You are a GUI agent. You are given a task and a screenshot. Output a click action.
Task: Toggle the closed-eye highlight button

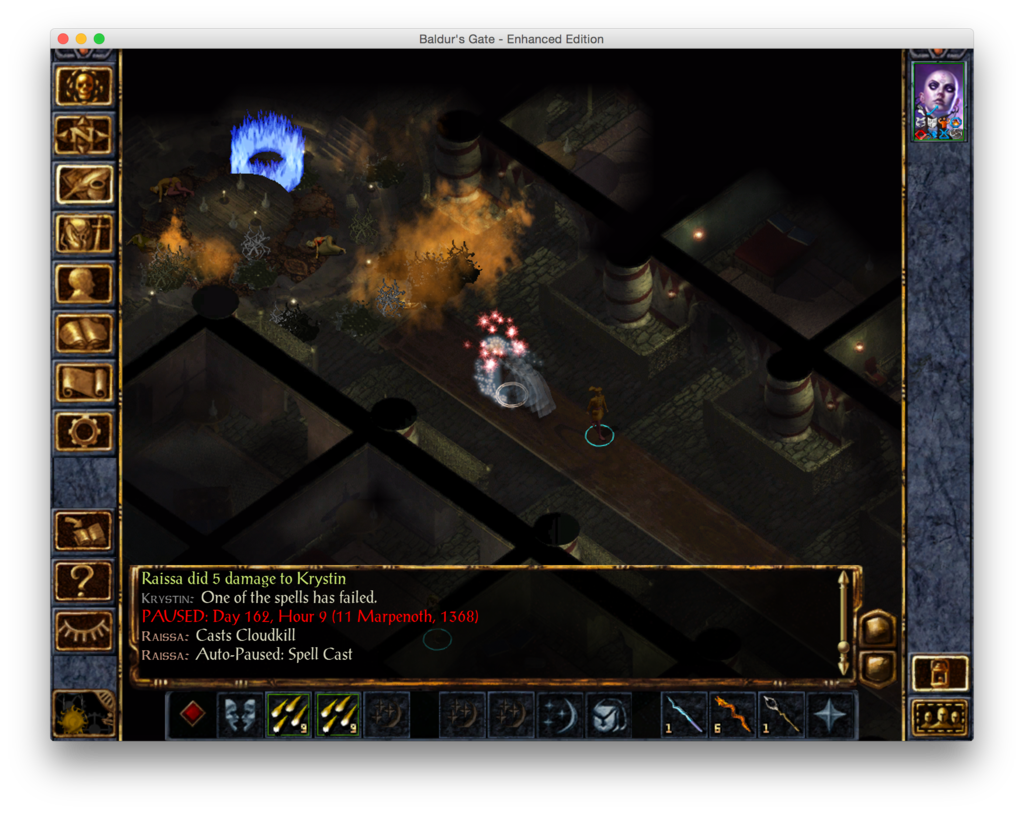84,629
